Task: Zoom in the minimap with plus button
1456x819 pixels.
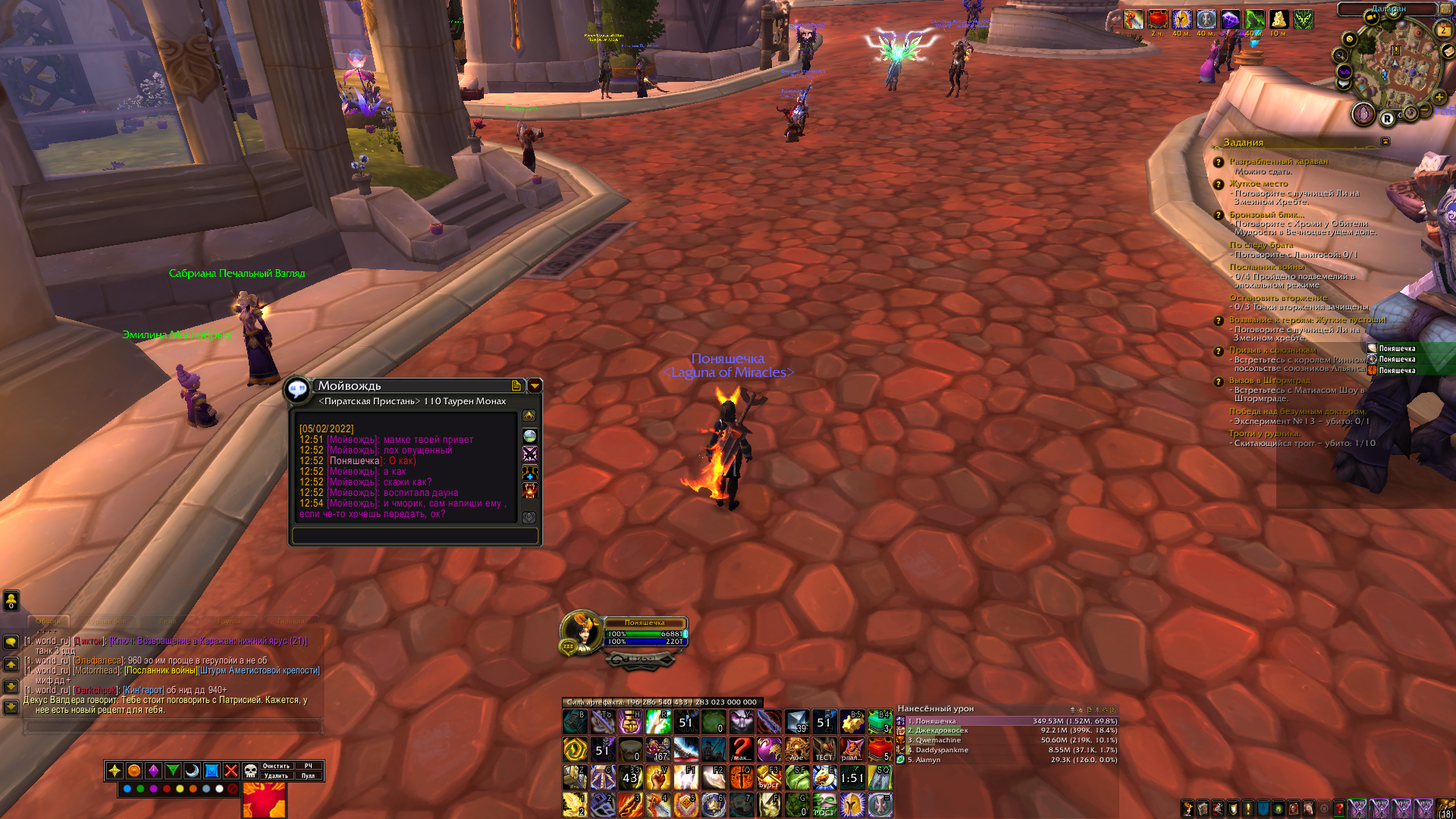Action: coord(1439,97)
